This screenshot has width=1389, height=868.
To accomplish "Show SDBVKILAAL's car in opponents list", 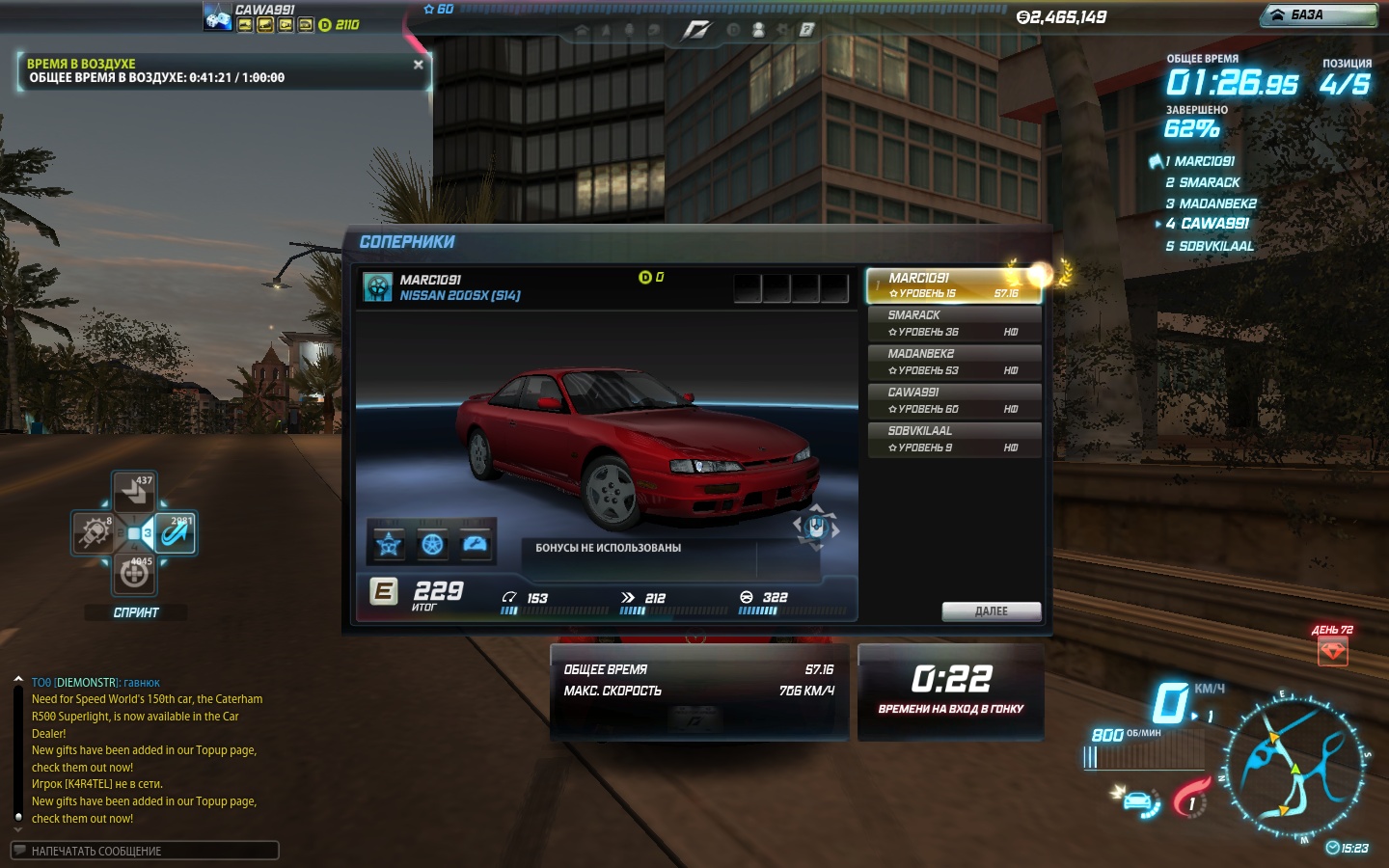I will (953, 440).
